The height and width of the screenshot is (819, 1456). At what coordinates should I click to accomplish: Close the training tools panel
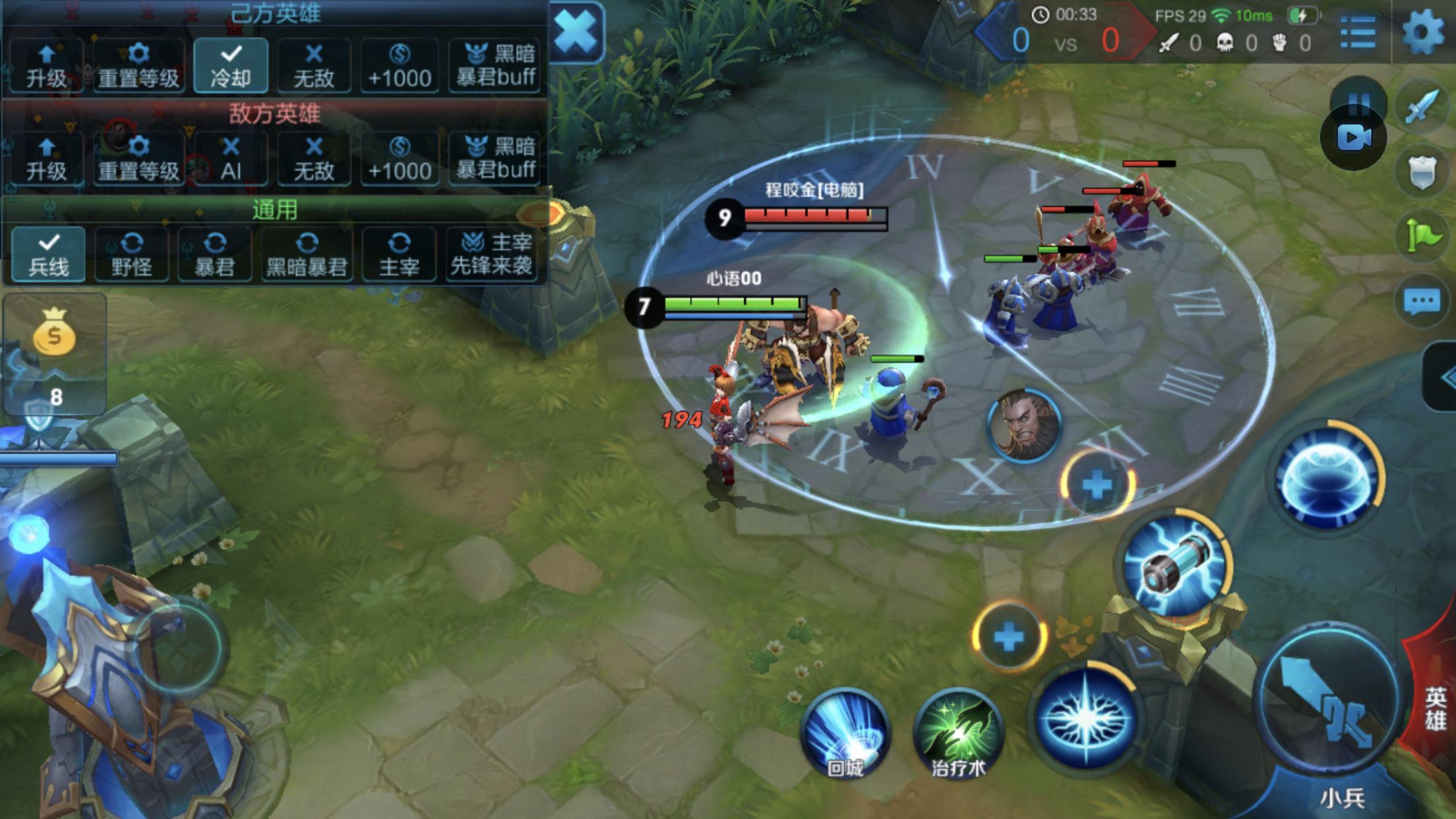click(x=576, y=32)
